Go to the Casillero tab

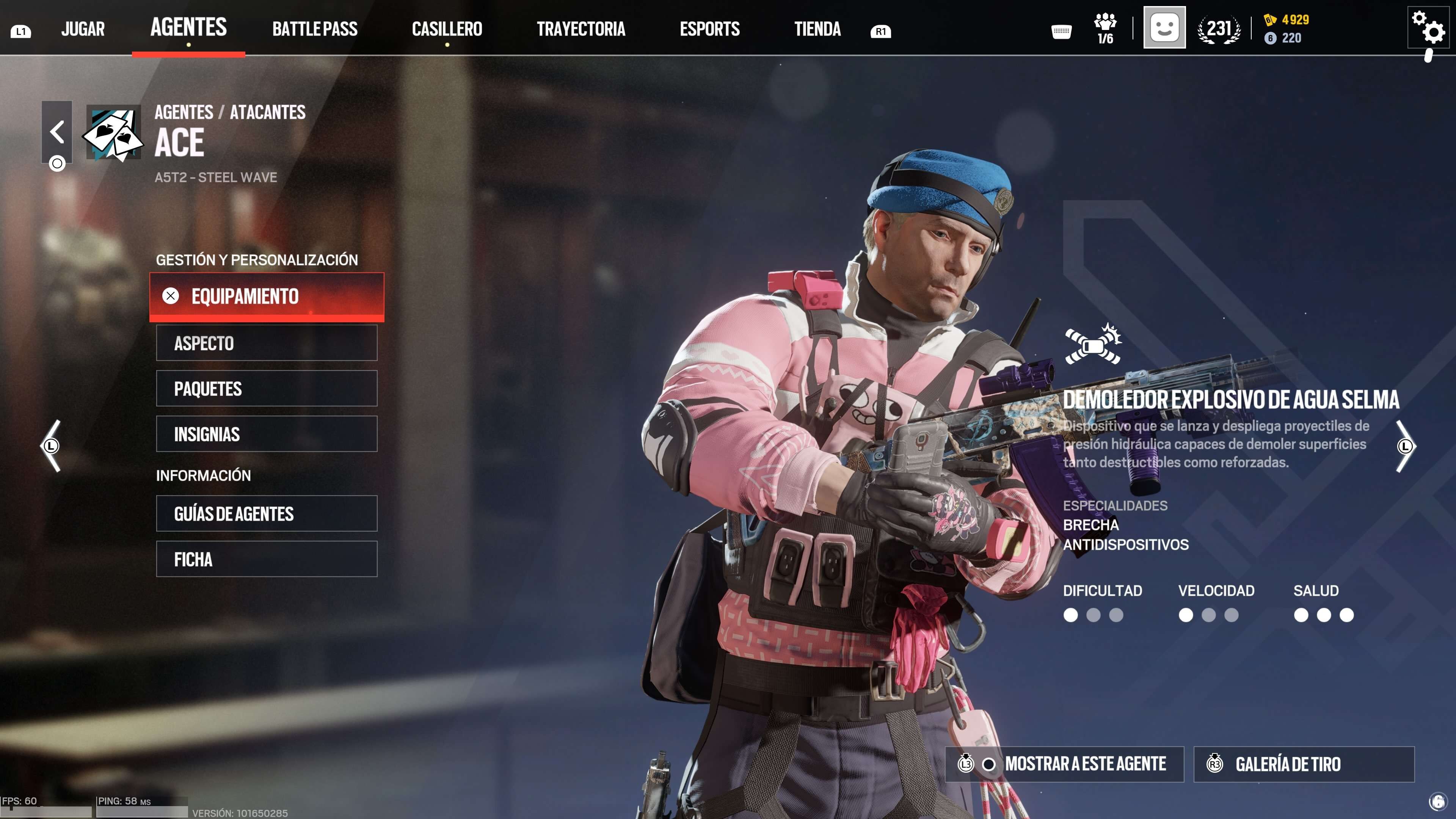click(x=447, y=29)
